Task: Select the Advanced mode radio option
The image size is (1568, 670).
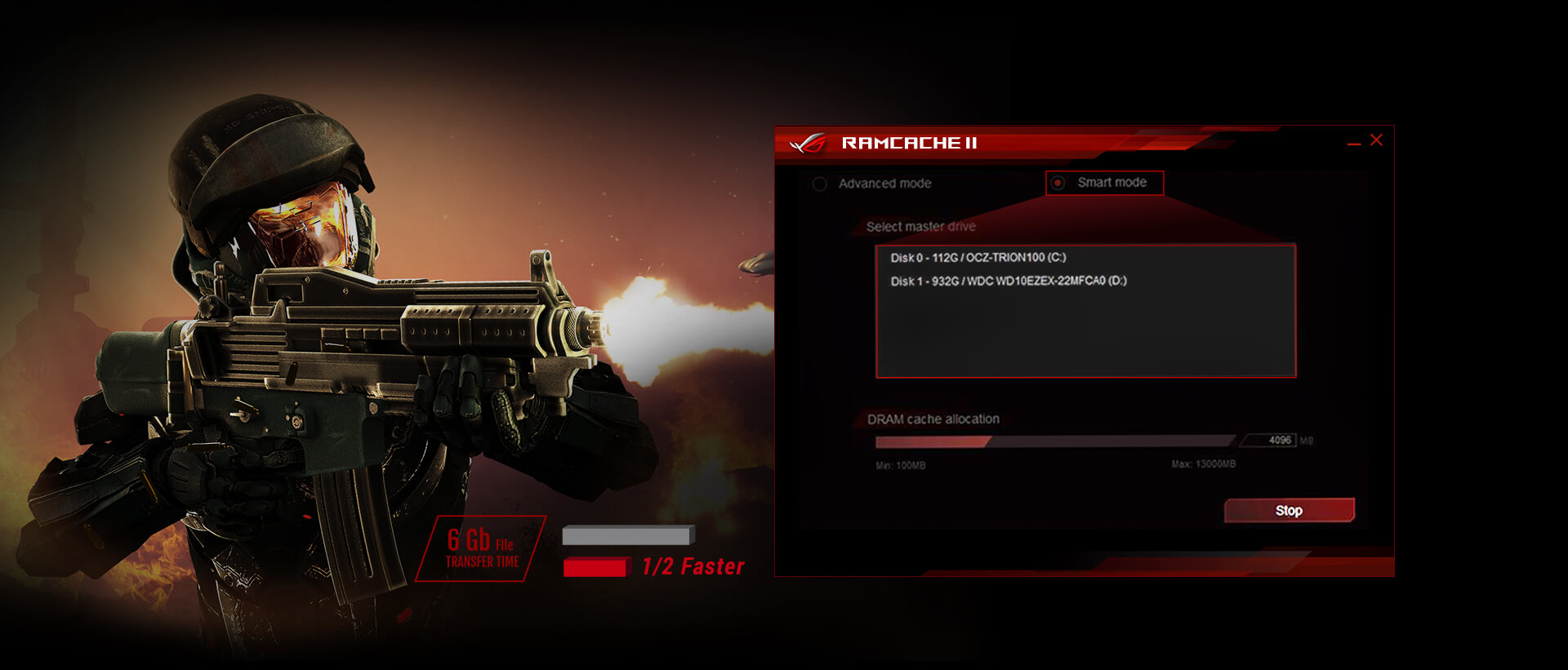Action: (820, 184)
